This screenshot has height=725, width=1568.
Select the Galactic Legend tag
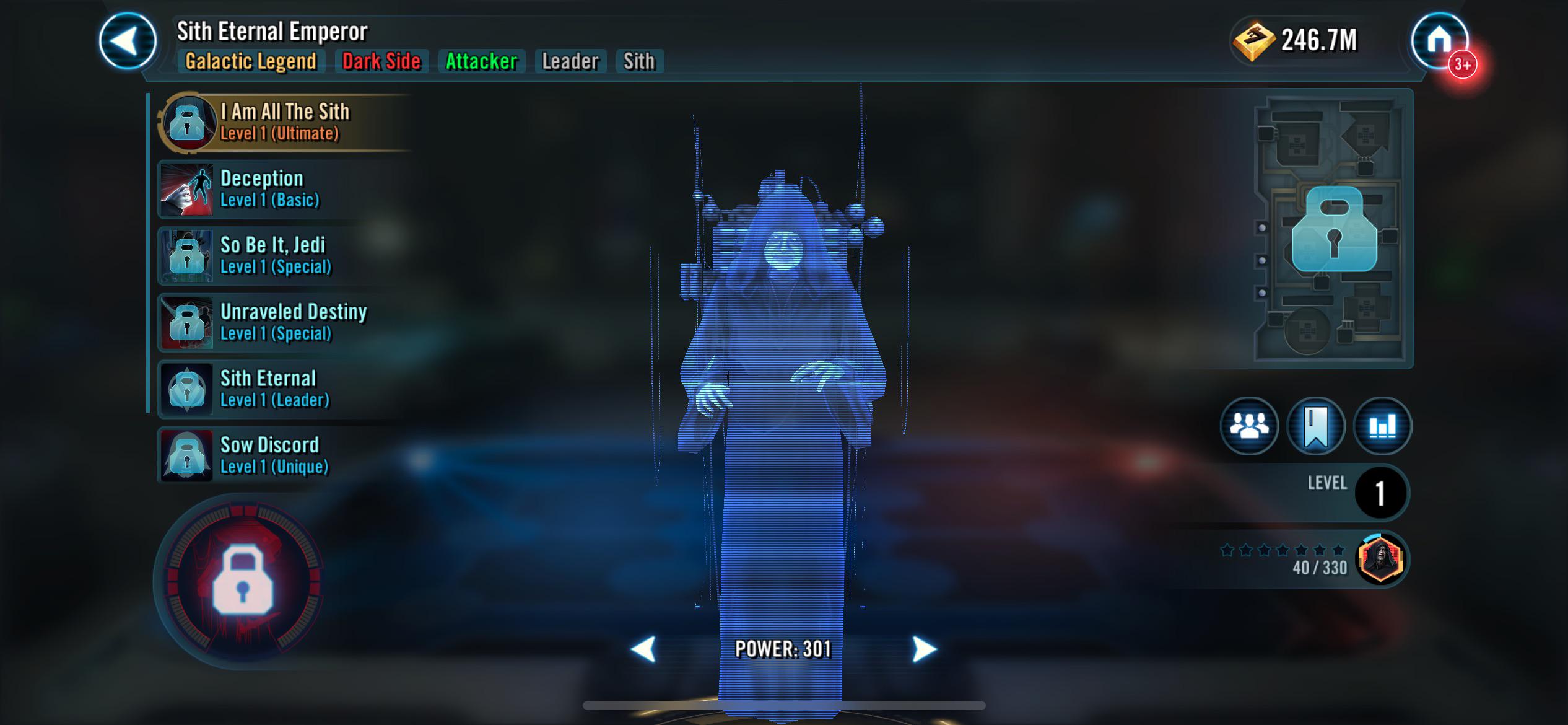[x=251, y=61]
